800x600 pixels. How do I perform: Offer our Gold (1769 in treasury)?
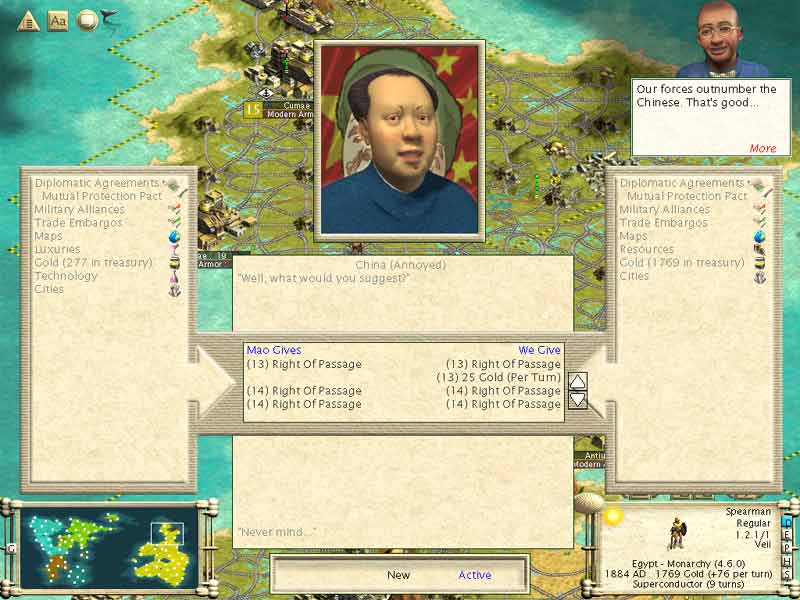pos(682,262)
